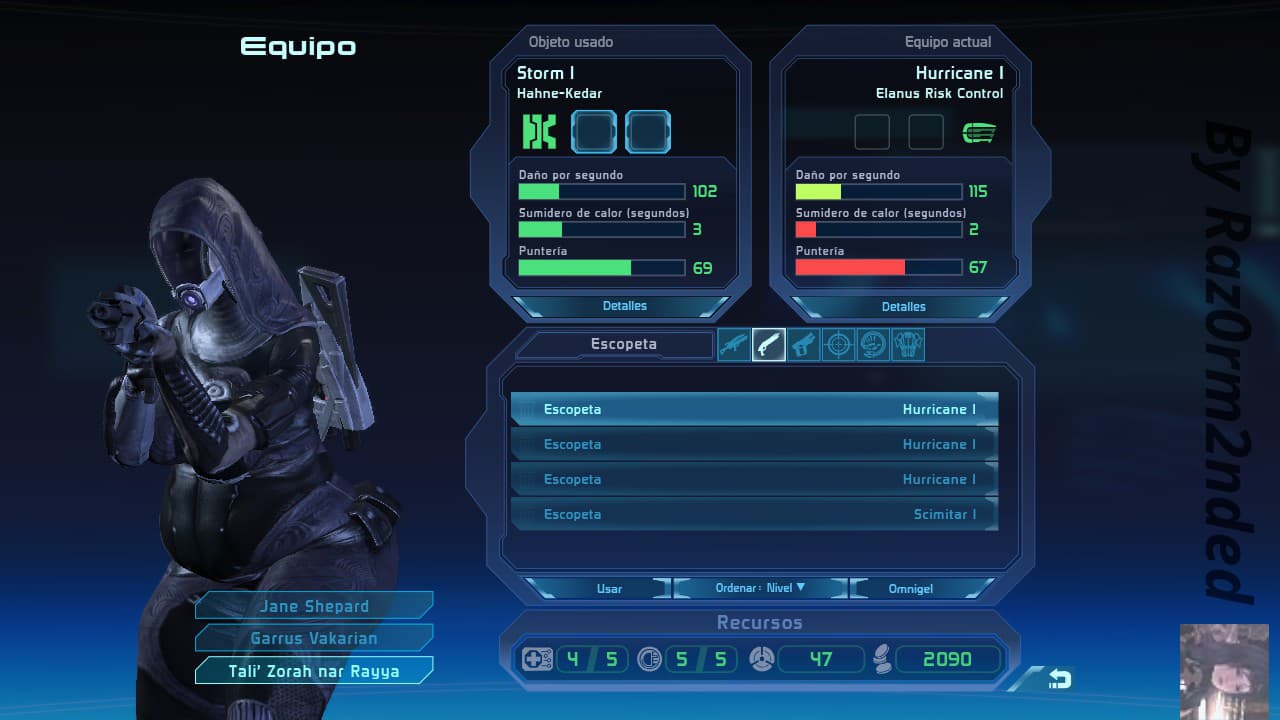This screenshot has height=720, width=1280.
Task: Select the green ammo mod slot on Hurricane I
Action: tap(979, 132)
